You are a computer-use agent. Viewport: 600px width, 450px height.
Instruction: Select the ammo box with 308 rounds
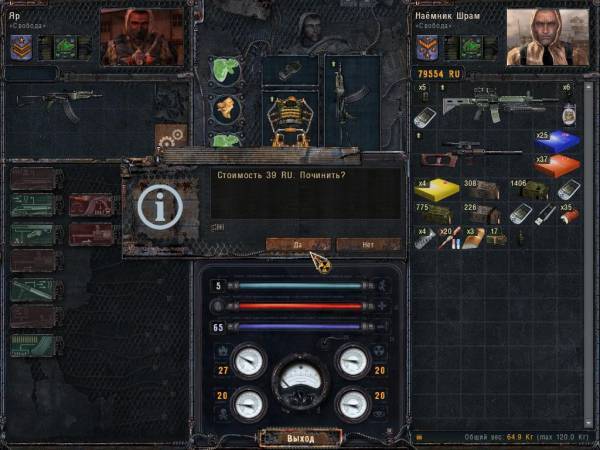click(x=480, y=189)
